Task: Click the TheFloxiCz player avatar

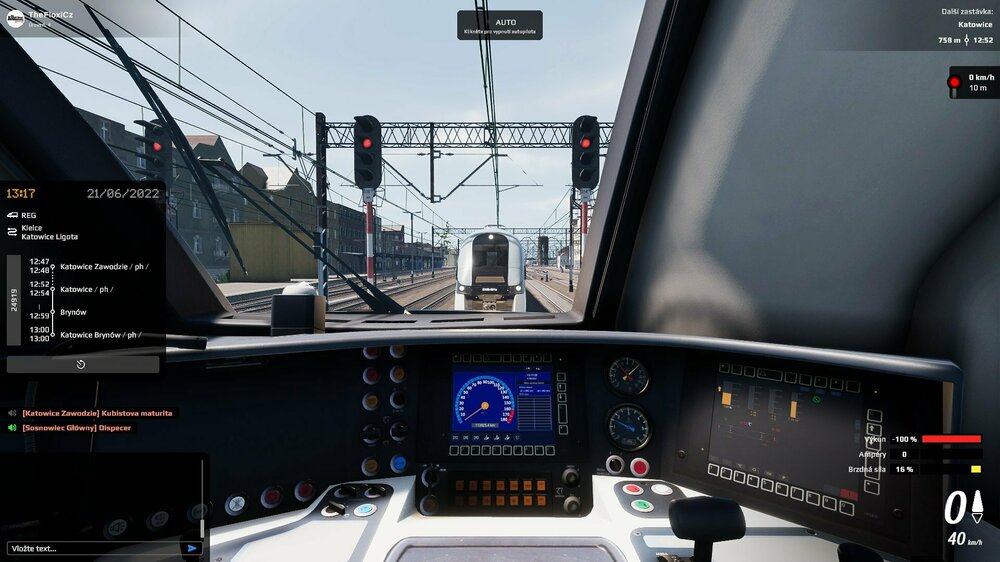Action: pos(15,18)
